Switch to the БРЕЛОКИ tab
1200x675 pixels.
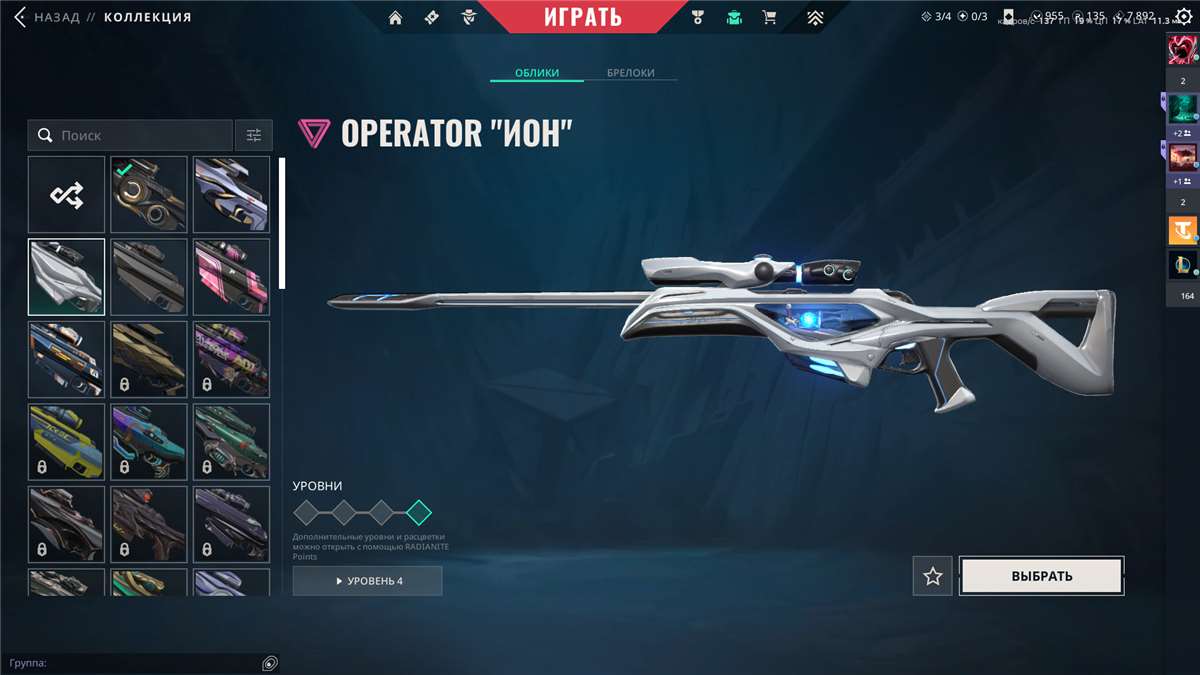click(630, 73)
